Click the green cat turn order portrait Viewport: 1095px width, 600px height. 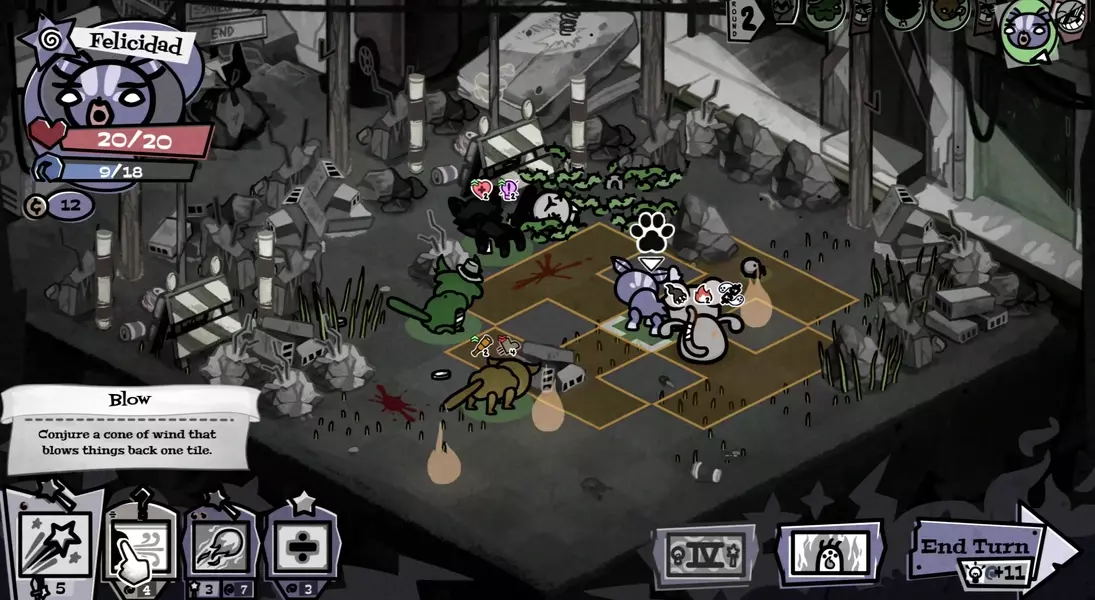[x=824, y=14]
